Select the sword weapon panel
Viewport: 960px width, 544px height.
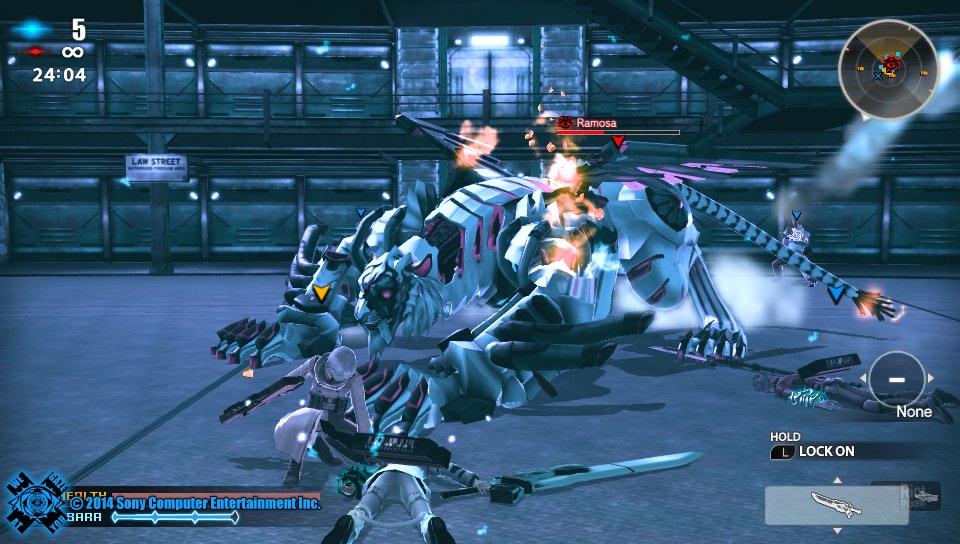point(836,505)
